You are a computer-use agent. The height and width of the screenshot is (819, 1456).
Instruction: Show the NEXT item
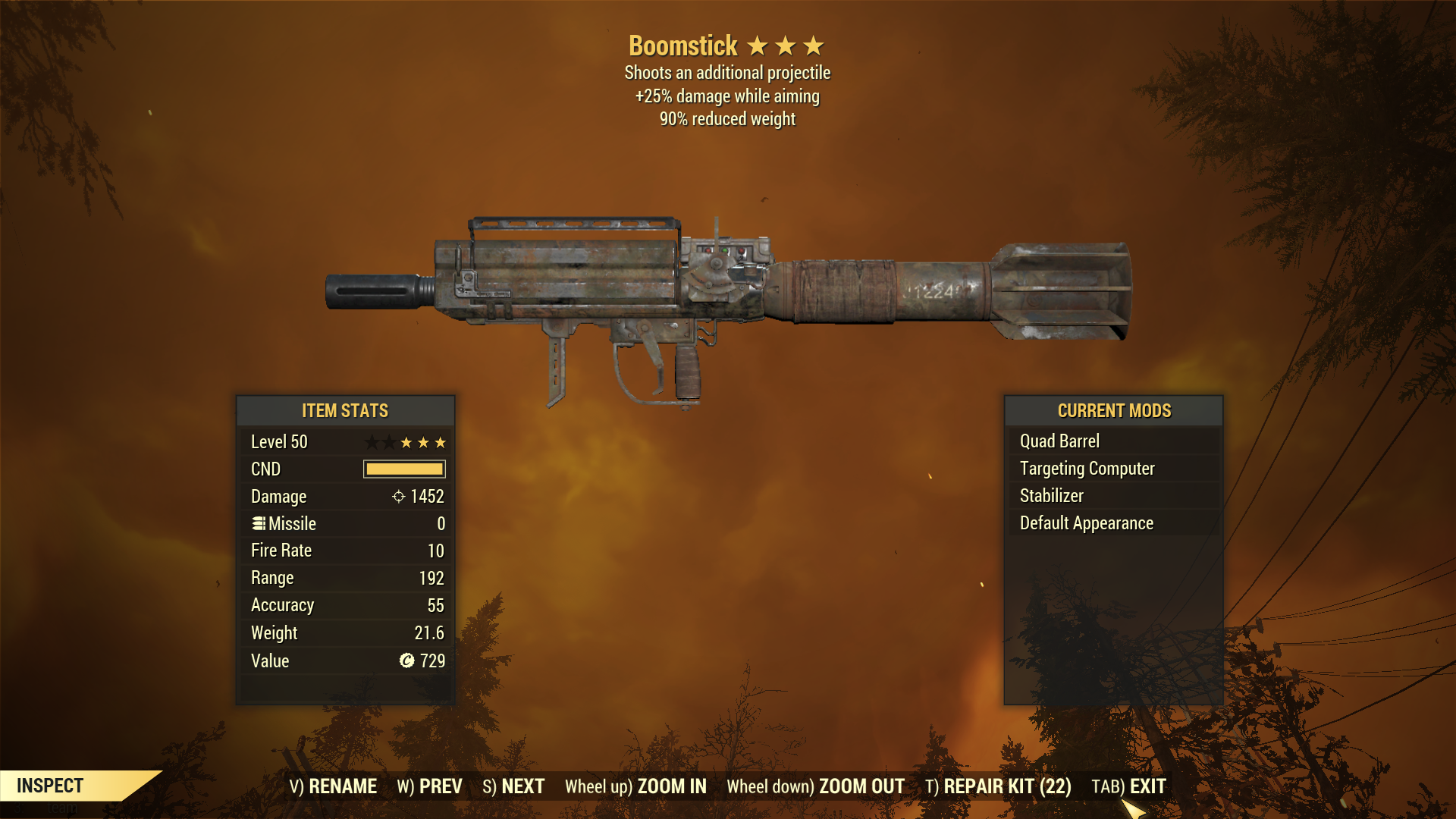click(513, 786)
